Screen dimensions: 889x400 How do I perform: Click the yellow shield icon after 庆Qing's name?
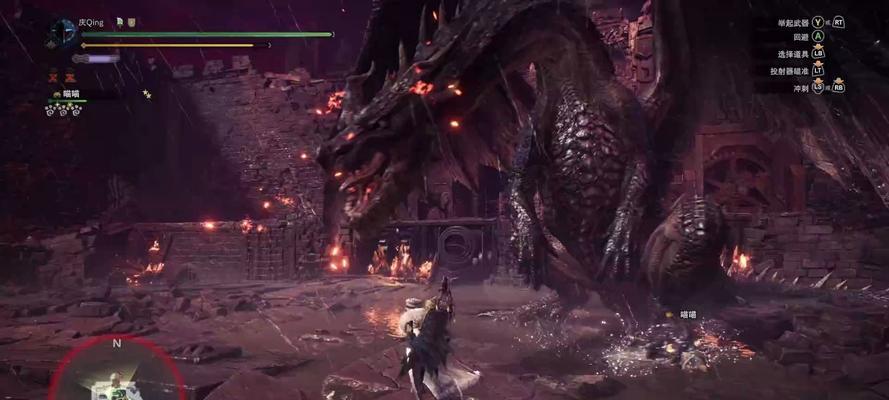click(x=131, y=21)
